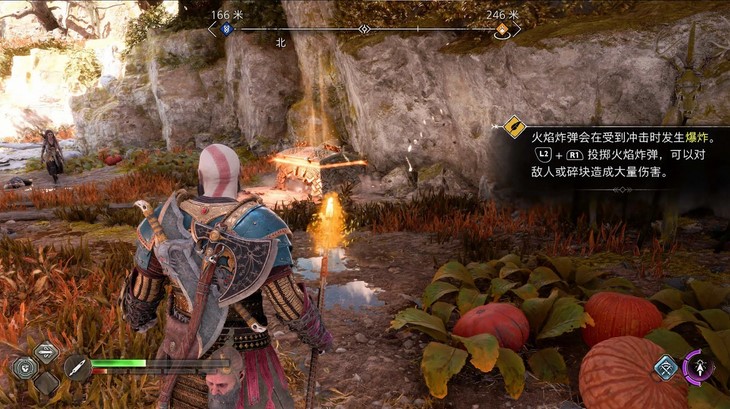Click the blue compass marker at 166 米

227,30
